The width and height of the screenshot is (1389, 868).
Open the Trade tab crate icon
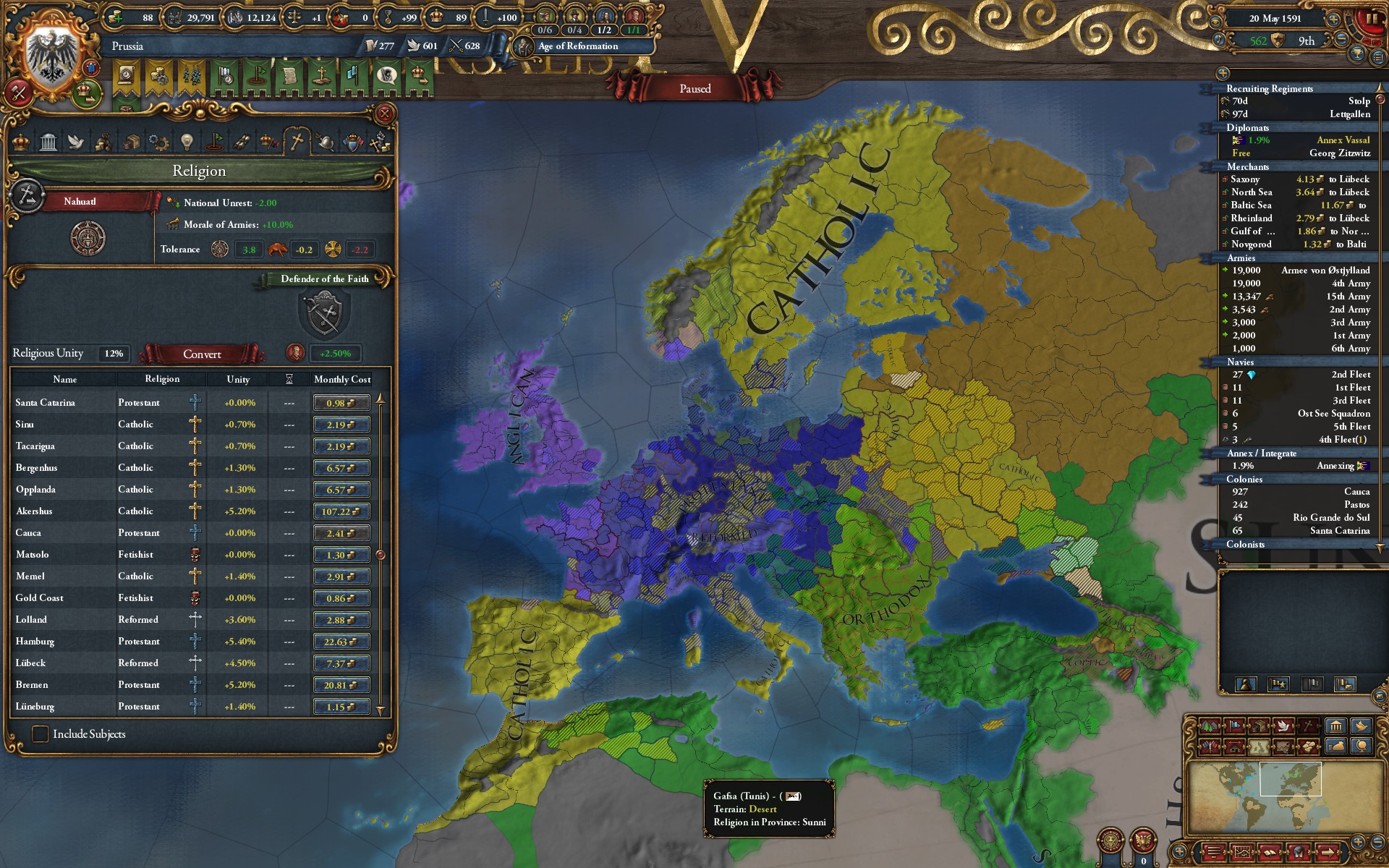point(132,141)
